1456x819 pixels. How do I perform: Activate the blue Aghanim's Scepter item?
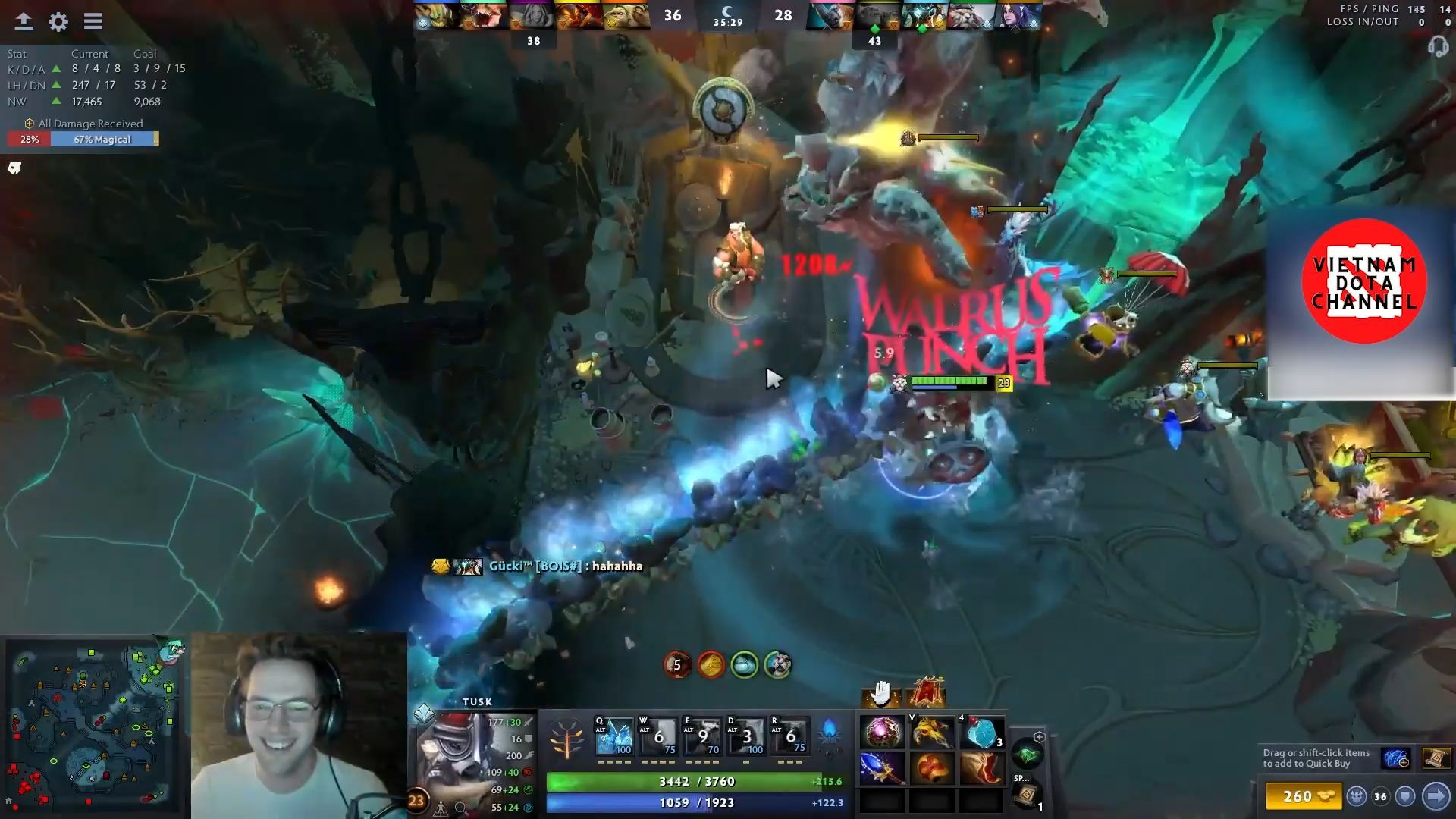point(882,768)
